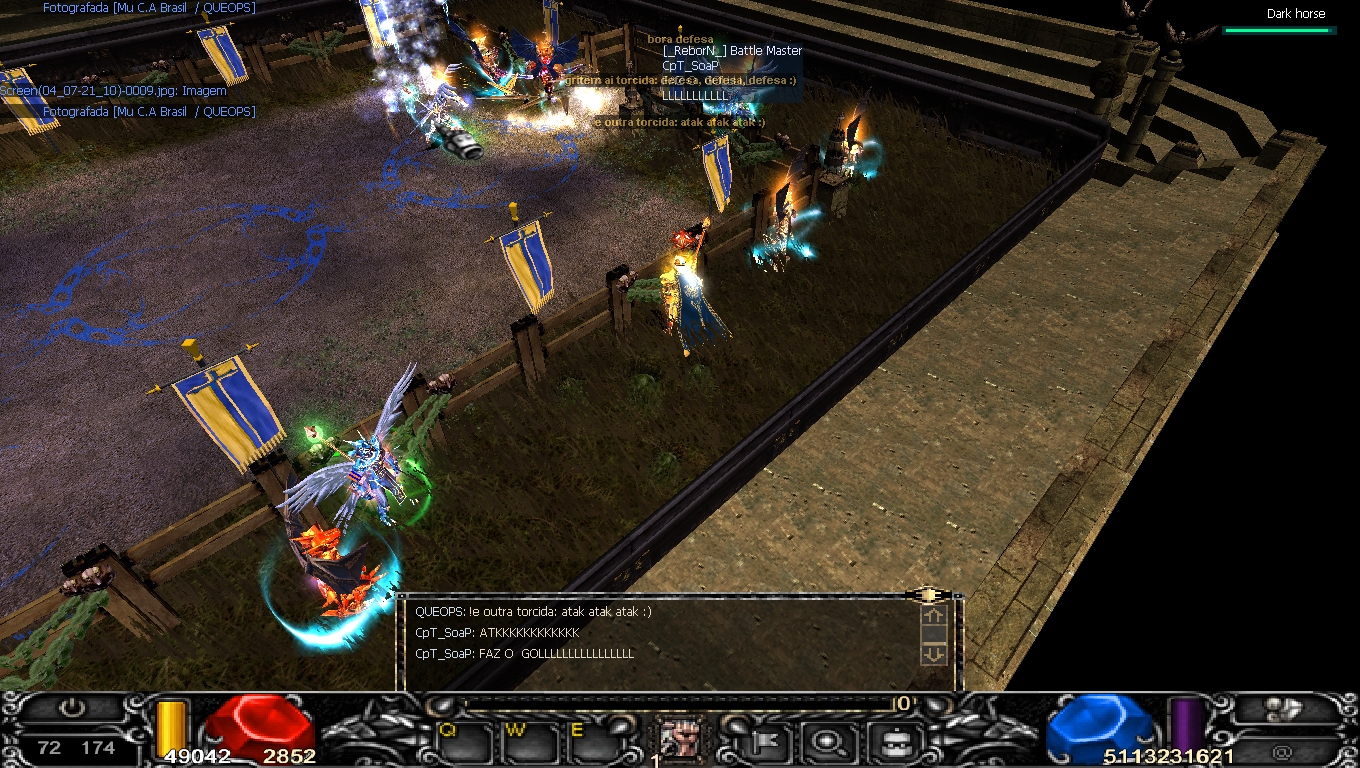This screenshot has height=768, width=1360.
Task: Select the fist skill icon
Action: 683,739
